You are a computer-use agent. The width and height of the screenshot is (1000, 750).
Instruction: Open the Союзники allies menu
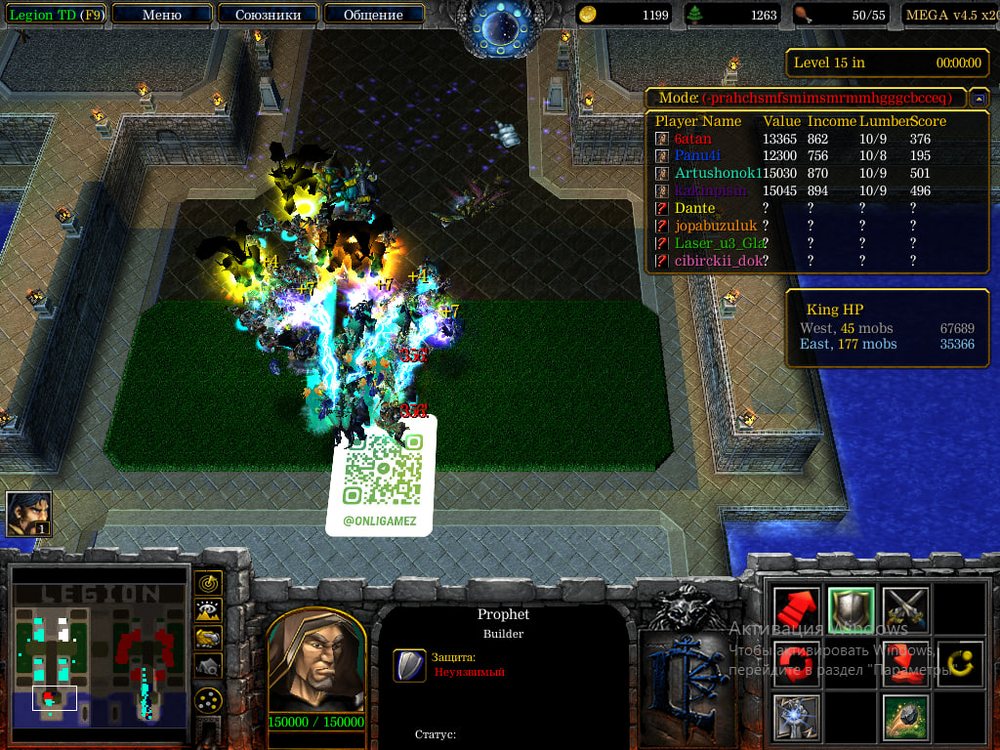click(267, 14)
